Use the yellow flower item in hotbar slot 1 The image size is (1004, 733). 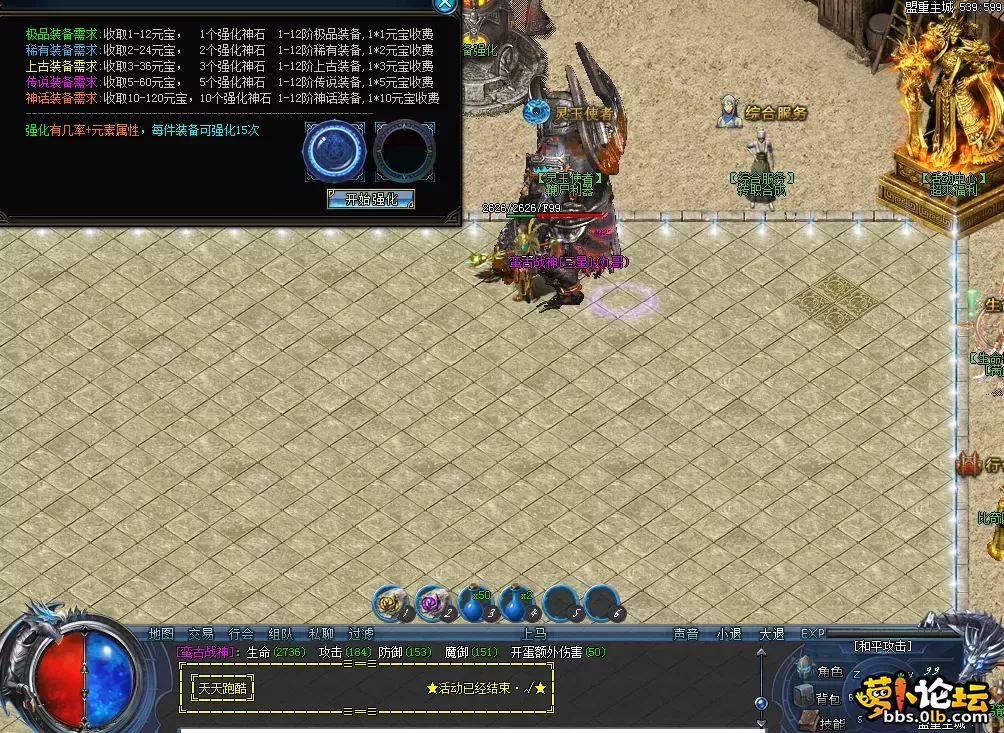[x=391, y=603]
